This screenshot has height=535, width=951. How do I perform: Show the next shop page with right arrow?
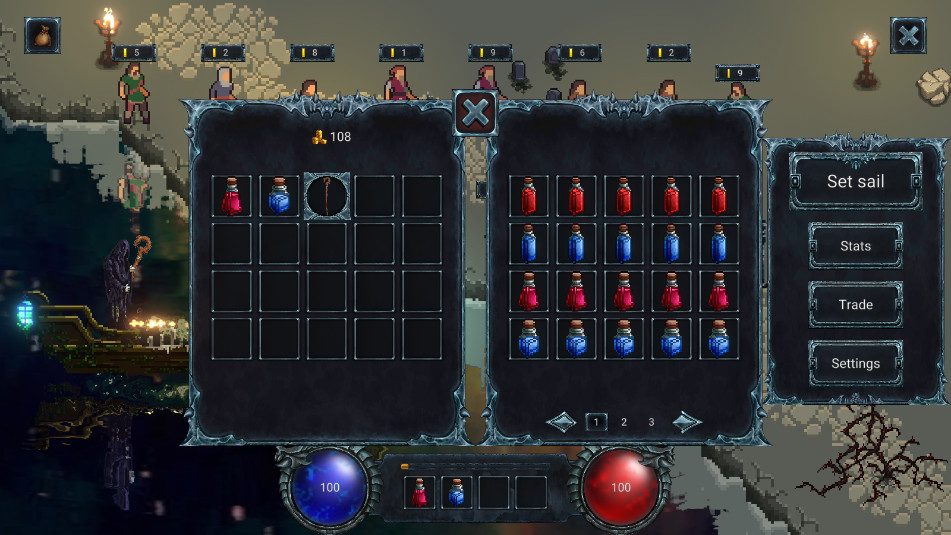(686, 422)
